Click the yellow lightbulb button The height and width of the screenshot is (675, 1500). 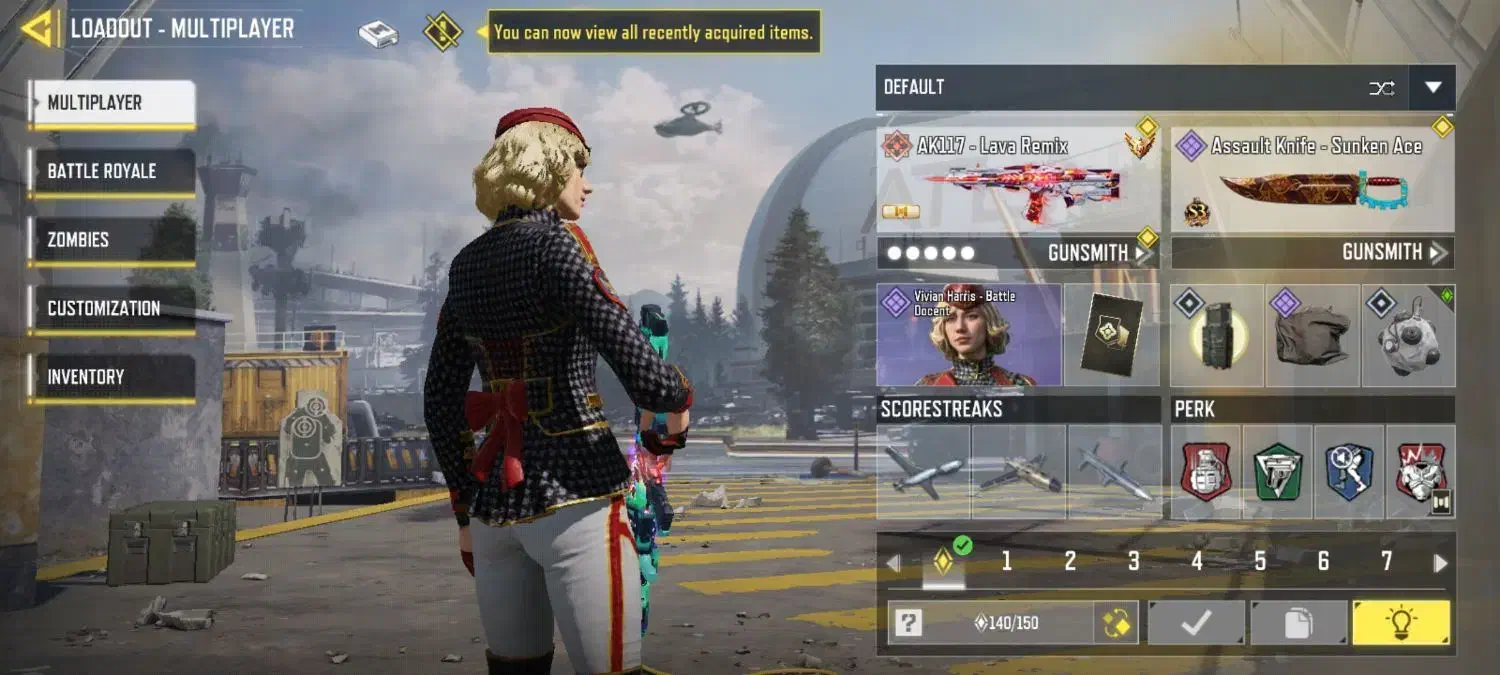click(x=1400, y=624)
